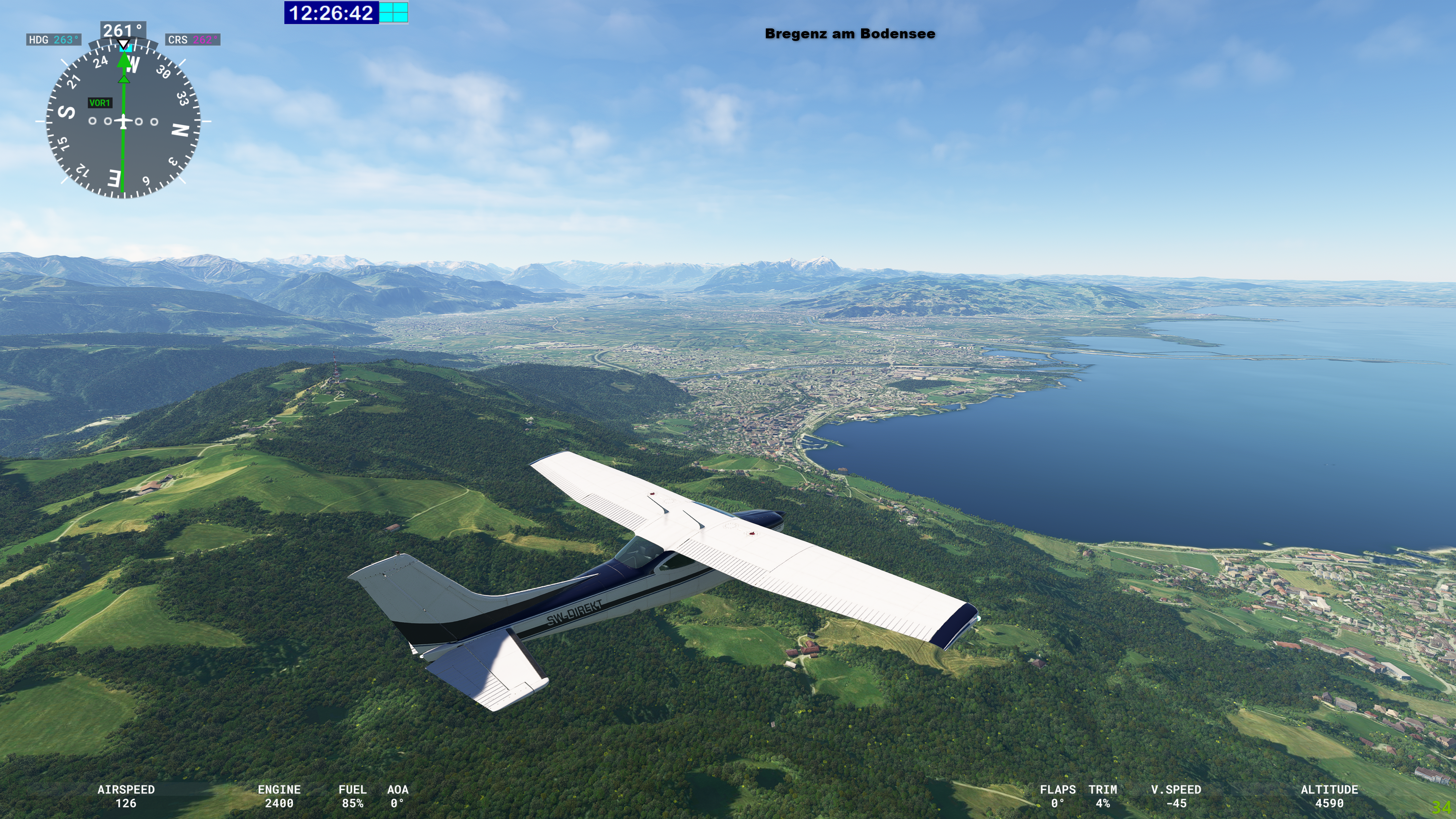
Task: Click the green VOR1 source label
Action: point(99,103)
